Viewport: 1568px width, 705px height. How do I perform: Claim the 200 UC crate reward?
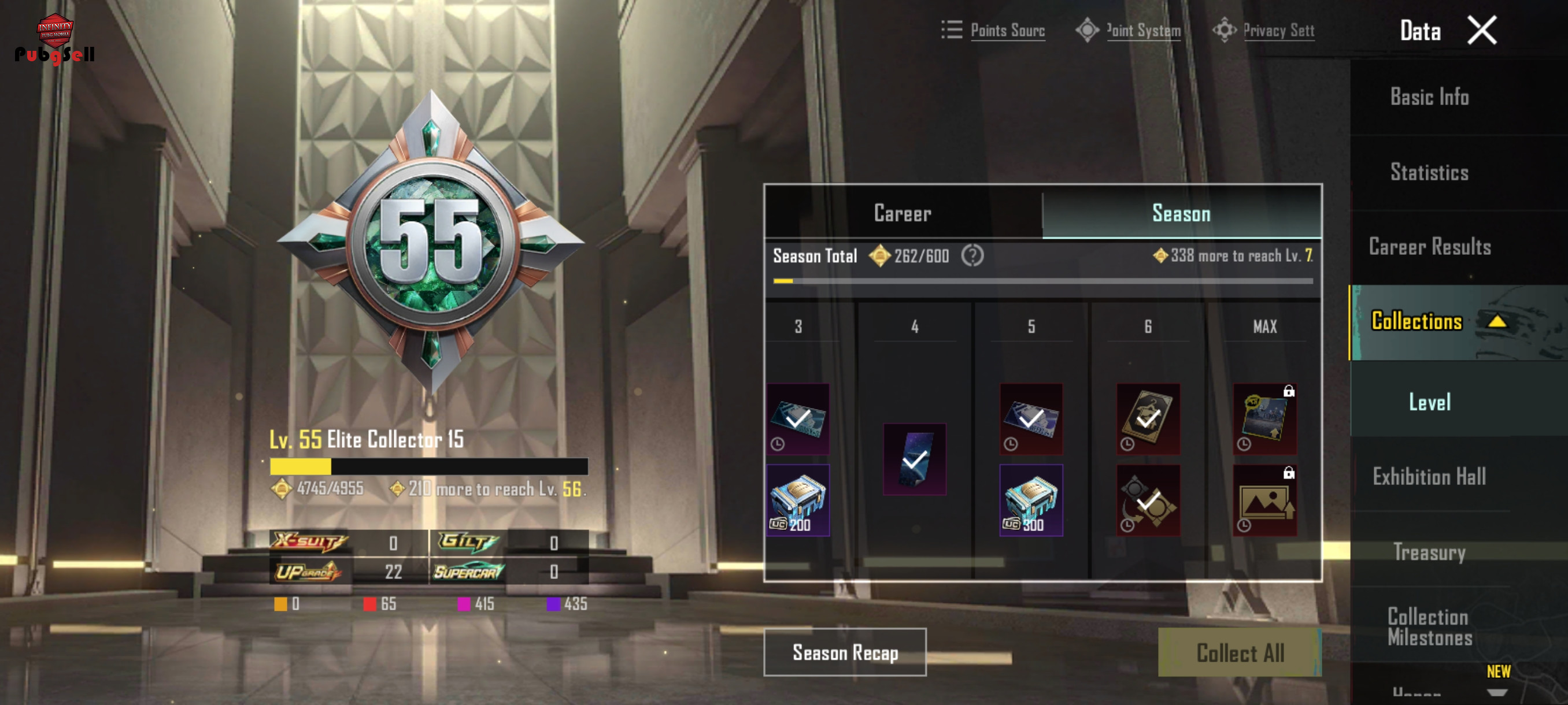click(x=797, y=500)
